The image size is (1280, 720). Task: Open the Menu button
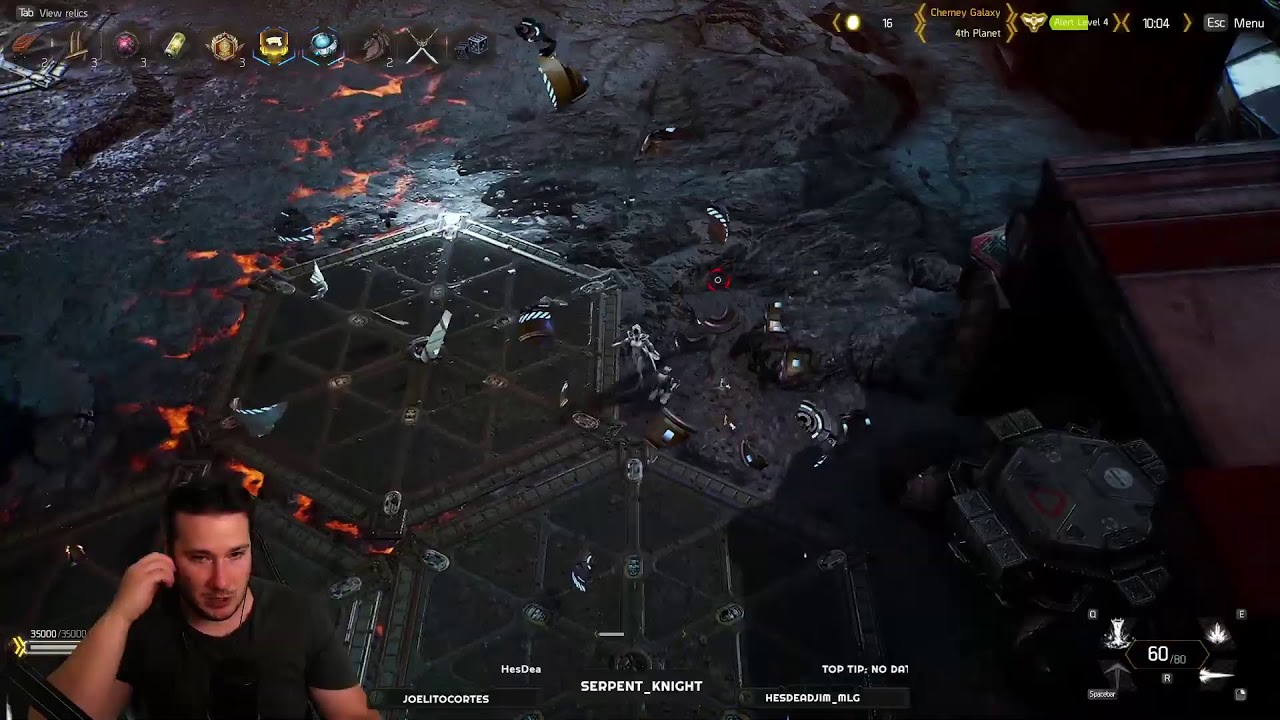tap(1248, 23)
